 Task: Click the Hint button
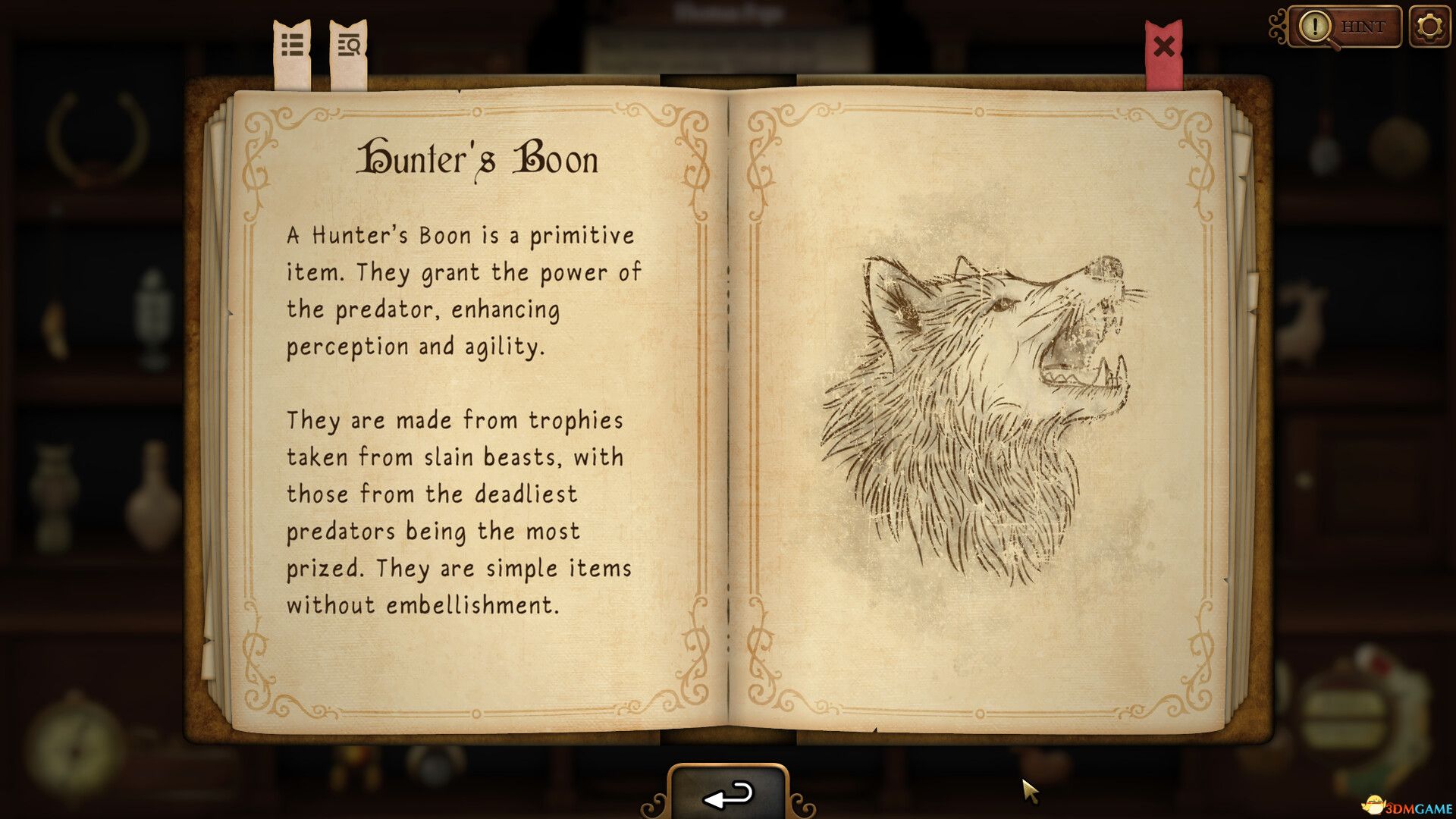(x=1345, y=27)
